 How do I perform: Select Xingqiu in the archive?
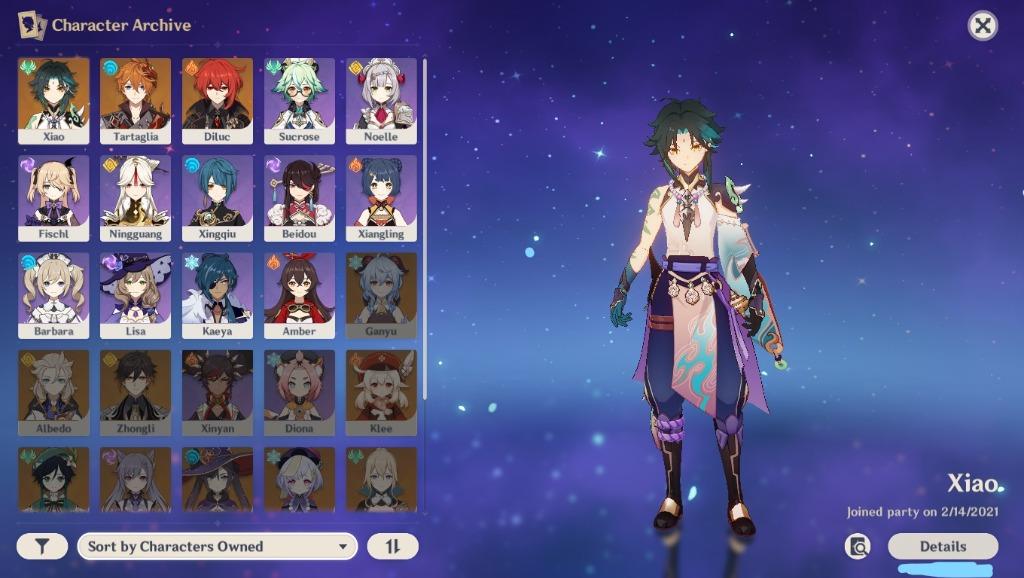pyautogui.click(x=217, y=197)
